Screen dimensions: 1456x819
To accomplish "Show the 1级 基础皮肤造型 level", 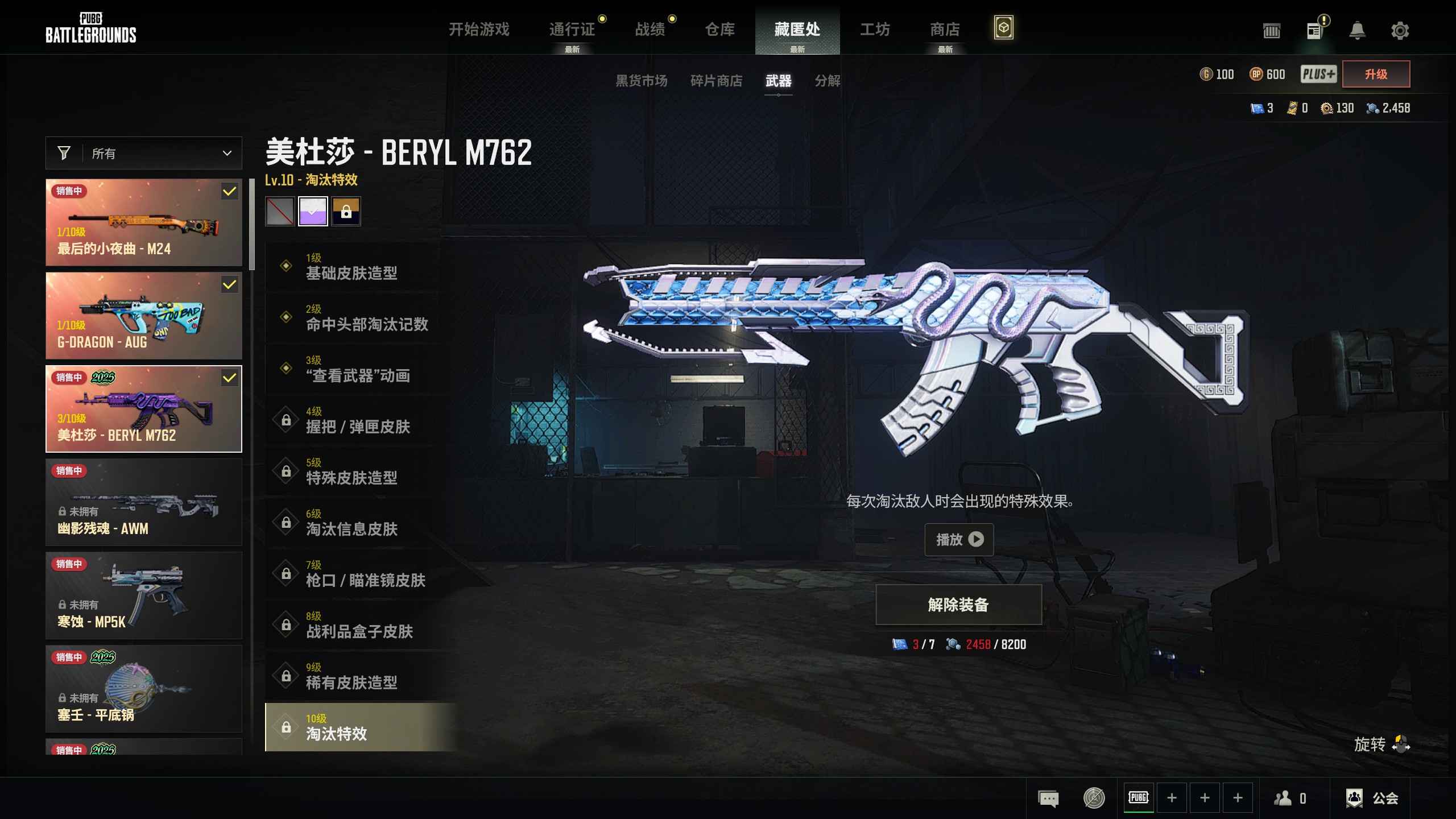I will coord(353,267).
